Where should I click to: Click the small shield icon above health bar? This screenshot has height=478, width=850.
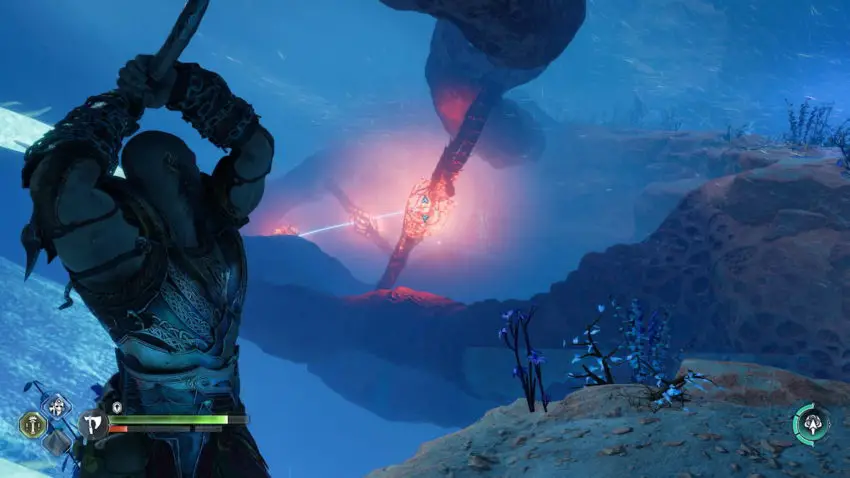[117, 407]
